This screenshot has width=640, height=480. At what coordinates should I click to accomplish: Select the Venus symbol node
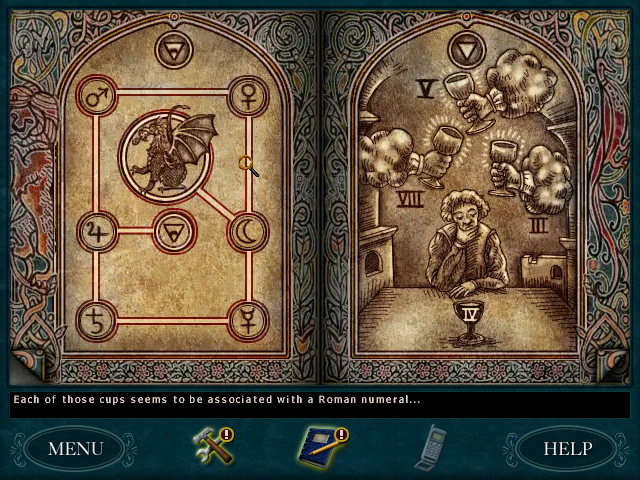[247, 96]
